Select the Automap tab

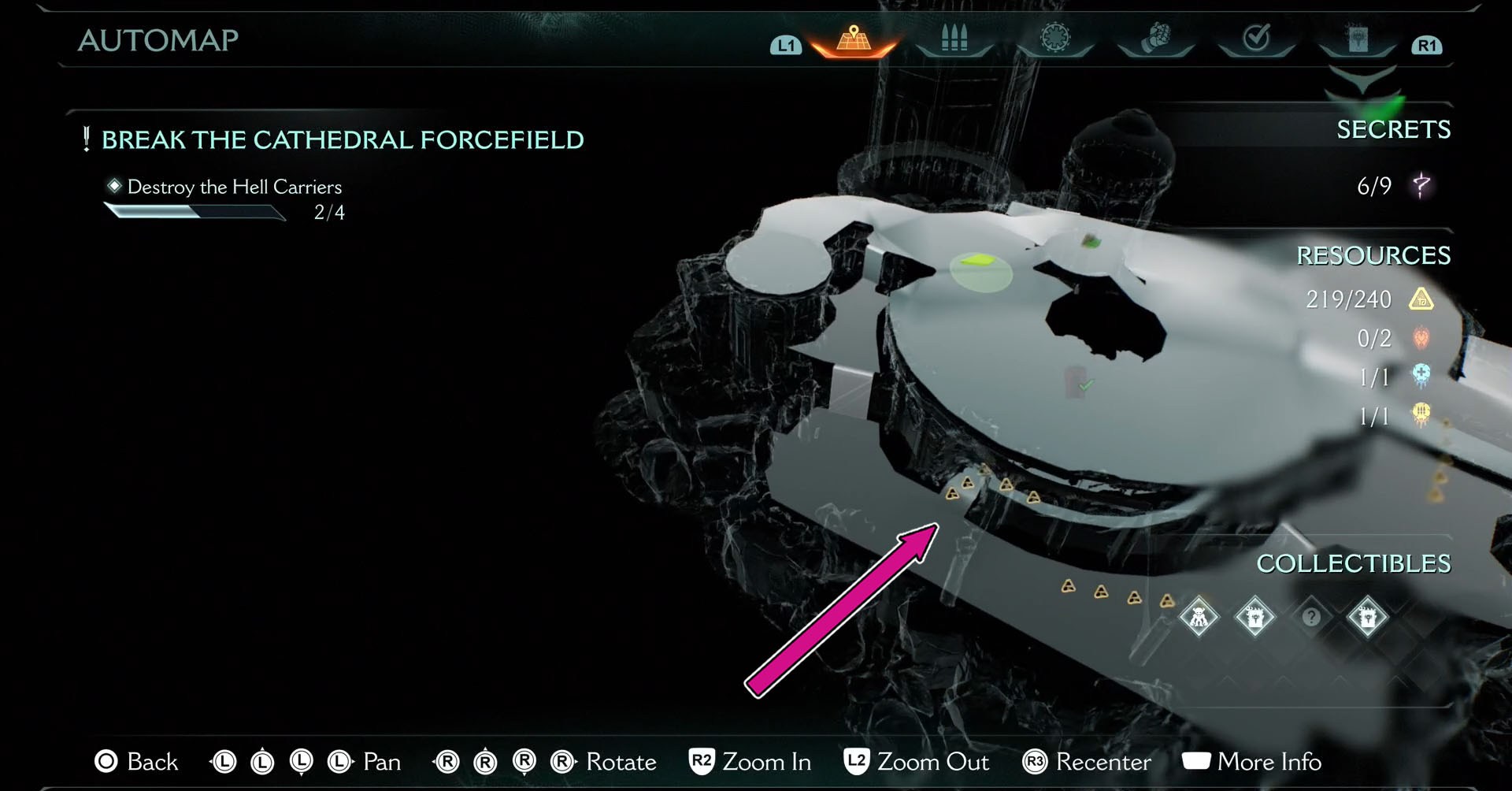[854, 39]
